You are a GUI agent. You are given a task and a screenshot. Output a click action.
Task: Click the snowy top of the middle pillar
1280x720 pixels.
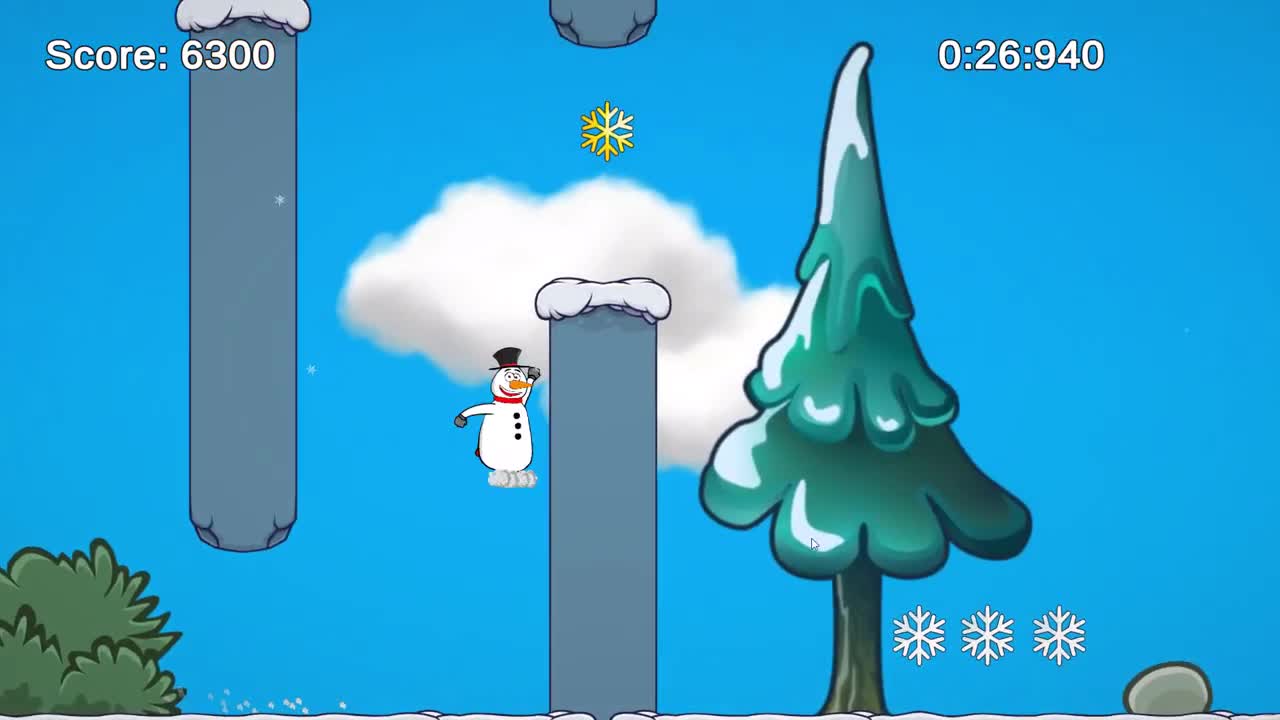pos(602,298)
